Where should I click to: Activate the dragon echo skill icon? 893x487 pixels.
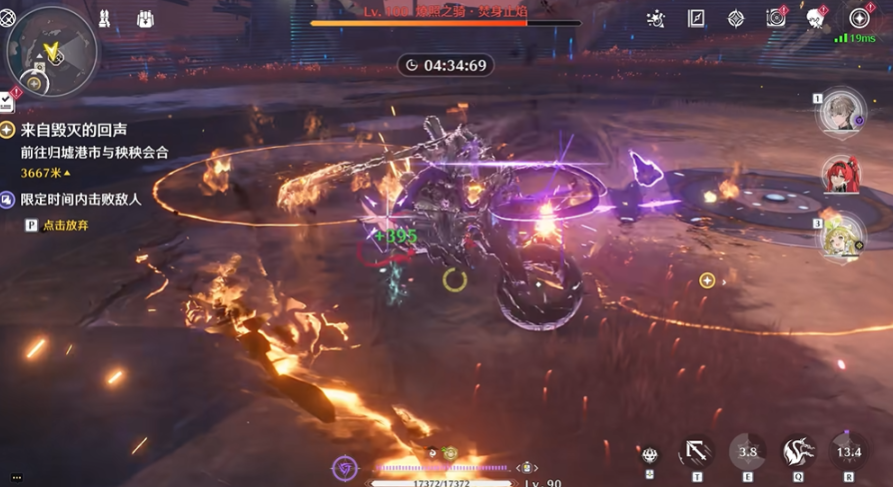(x=799, y=452)
